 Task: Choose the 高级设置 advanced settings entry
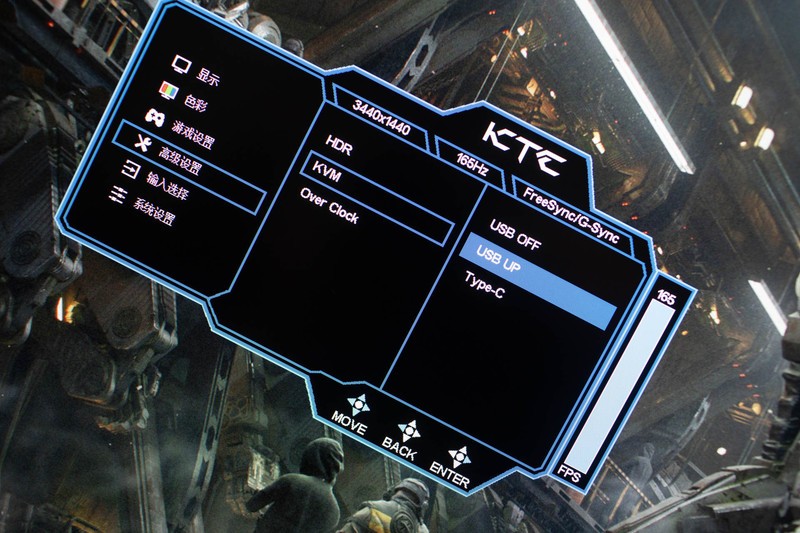click(x=180, y=163)
